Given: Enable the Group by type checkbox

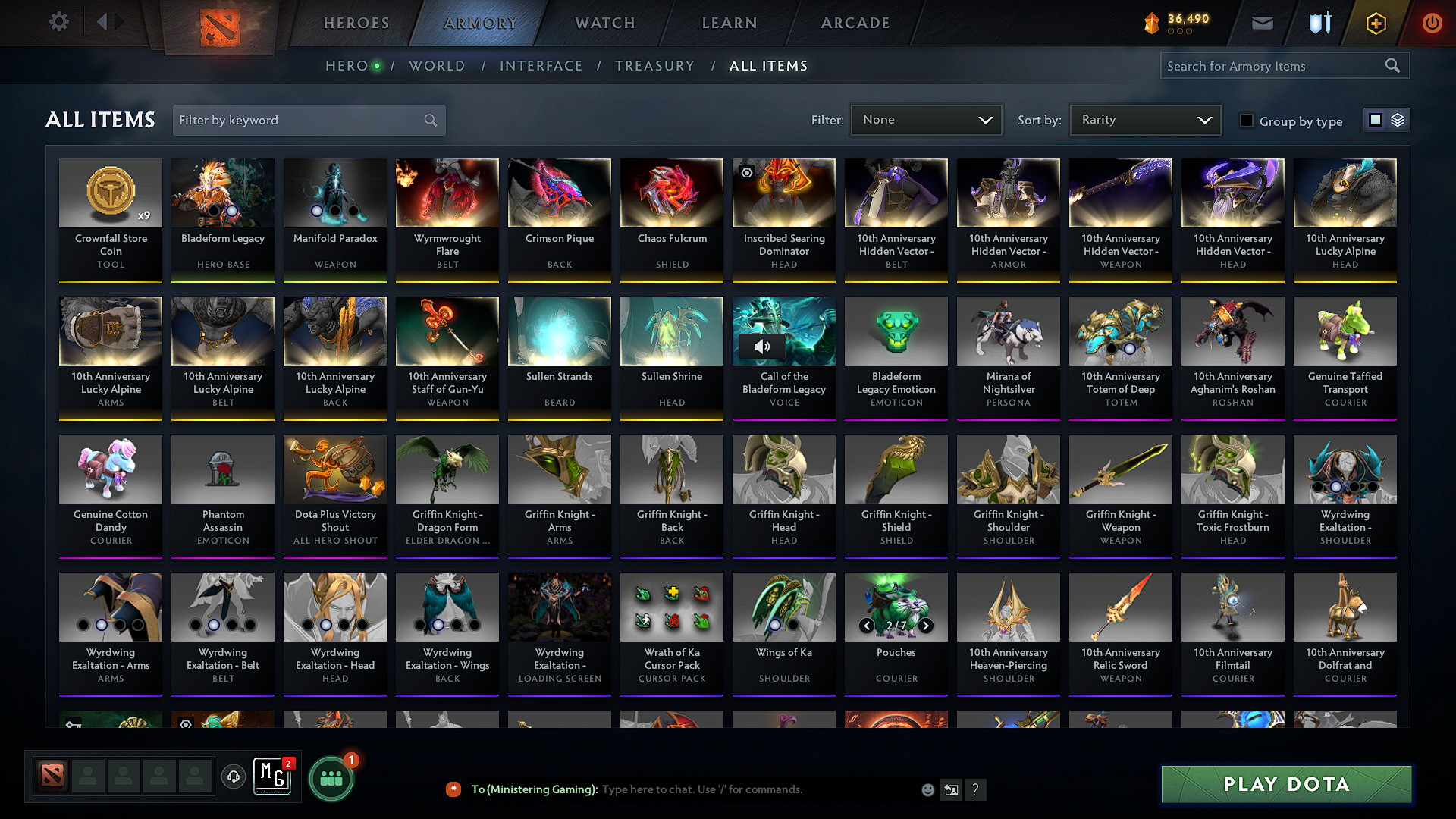Looking at the screenshot, I should 1247,121.
